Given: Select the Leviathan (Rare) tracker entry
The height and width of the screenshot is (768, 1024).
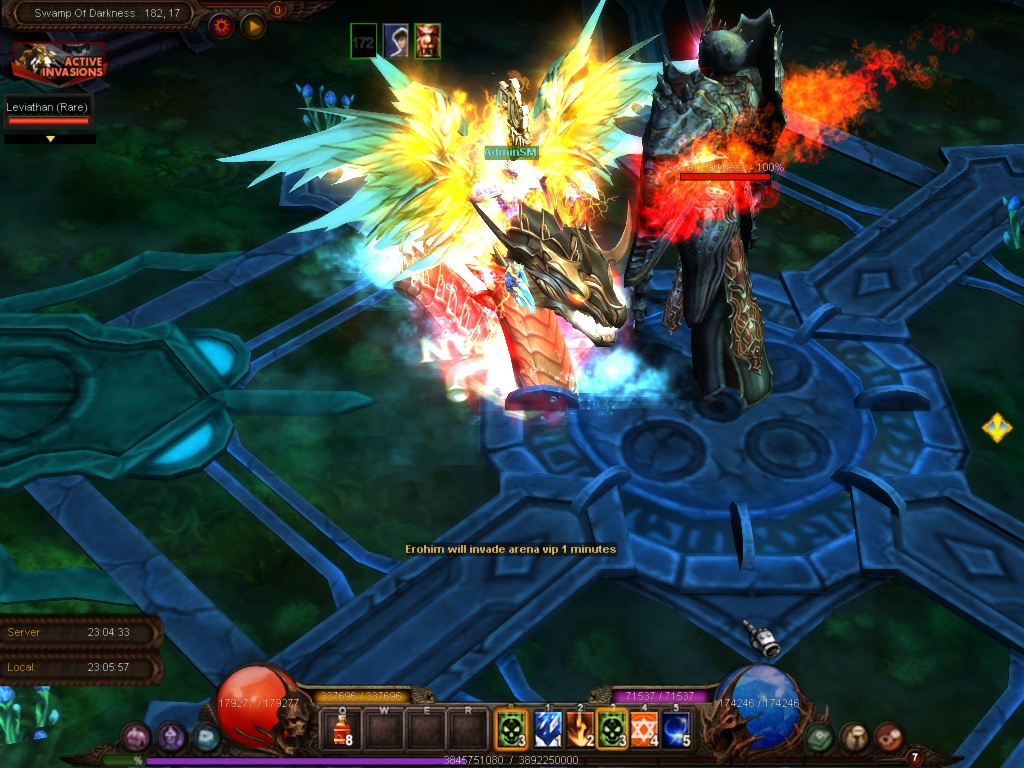Looking at the screenshot, I should click(48, 112).
